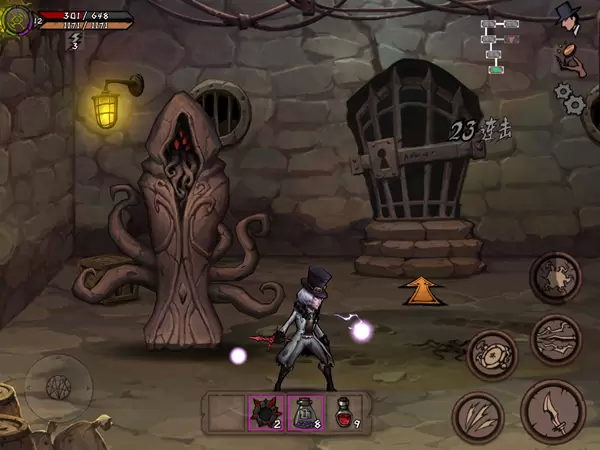Use the red health potion
The height and width of the screenshot is (450, 600).
(x=347, y=412)
